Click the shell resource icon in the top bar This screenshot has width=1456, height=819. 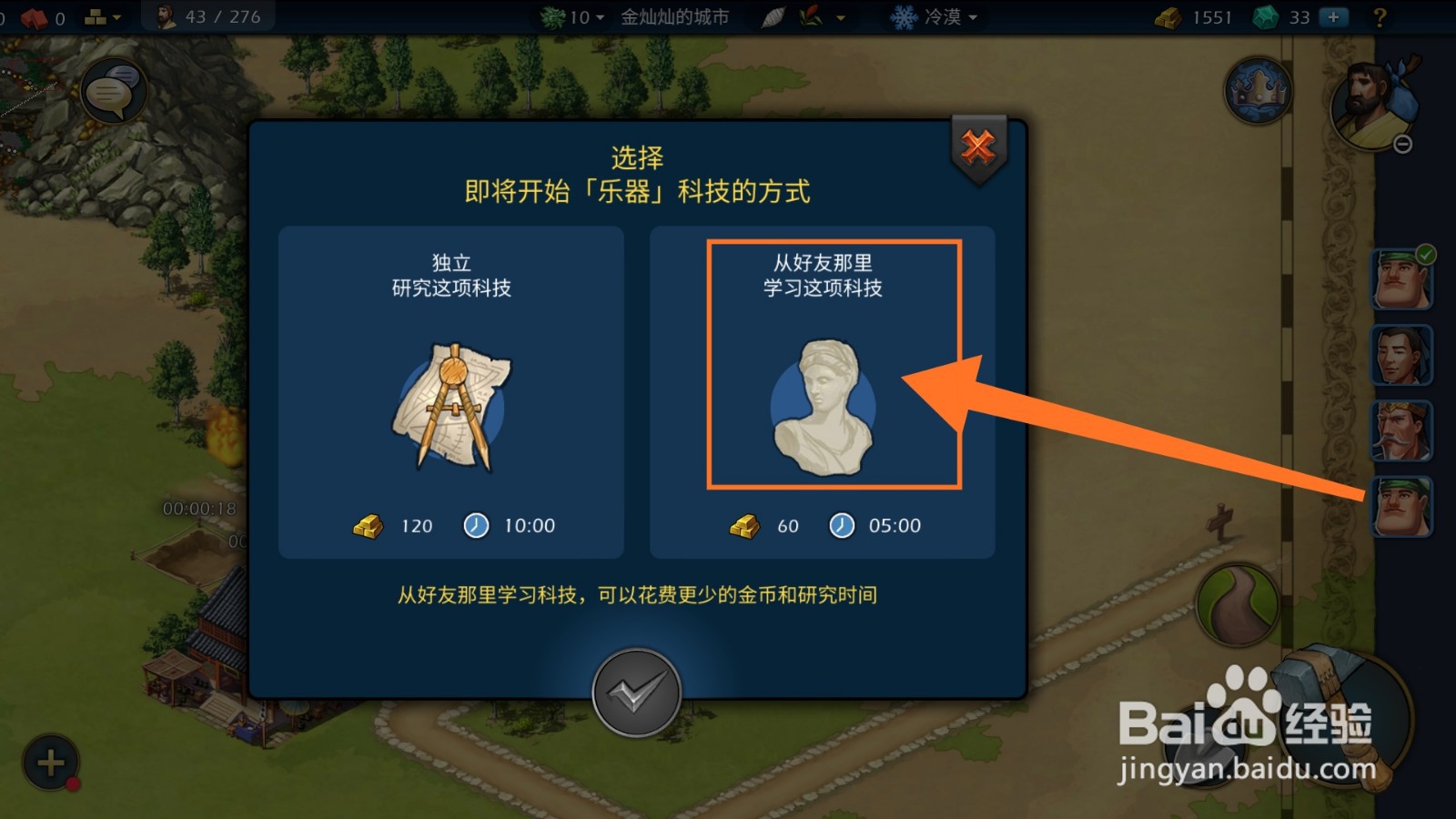(x=774, y=16)
